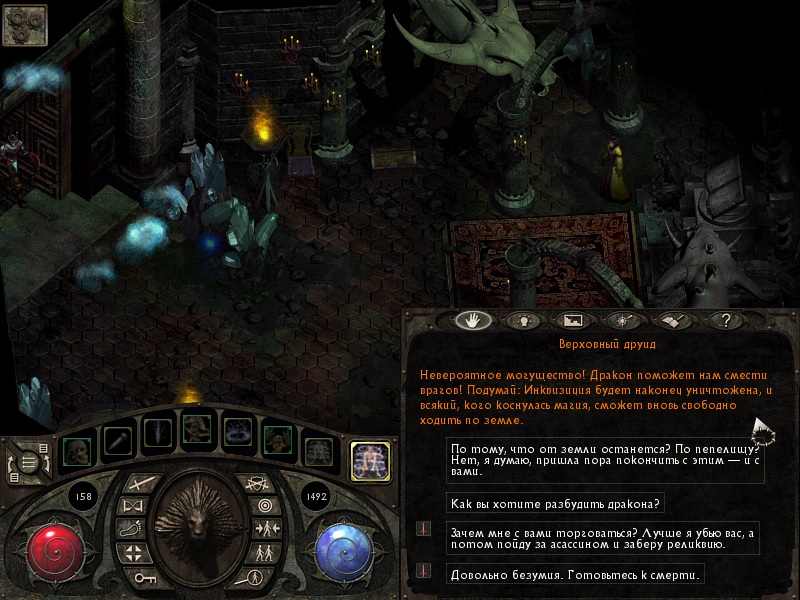The height and width of the screenshot is (600, 800).
Task: Open the book and quill journal tab
Action: tap(672, 321)
